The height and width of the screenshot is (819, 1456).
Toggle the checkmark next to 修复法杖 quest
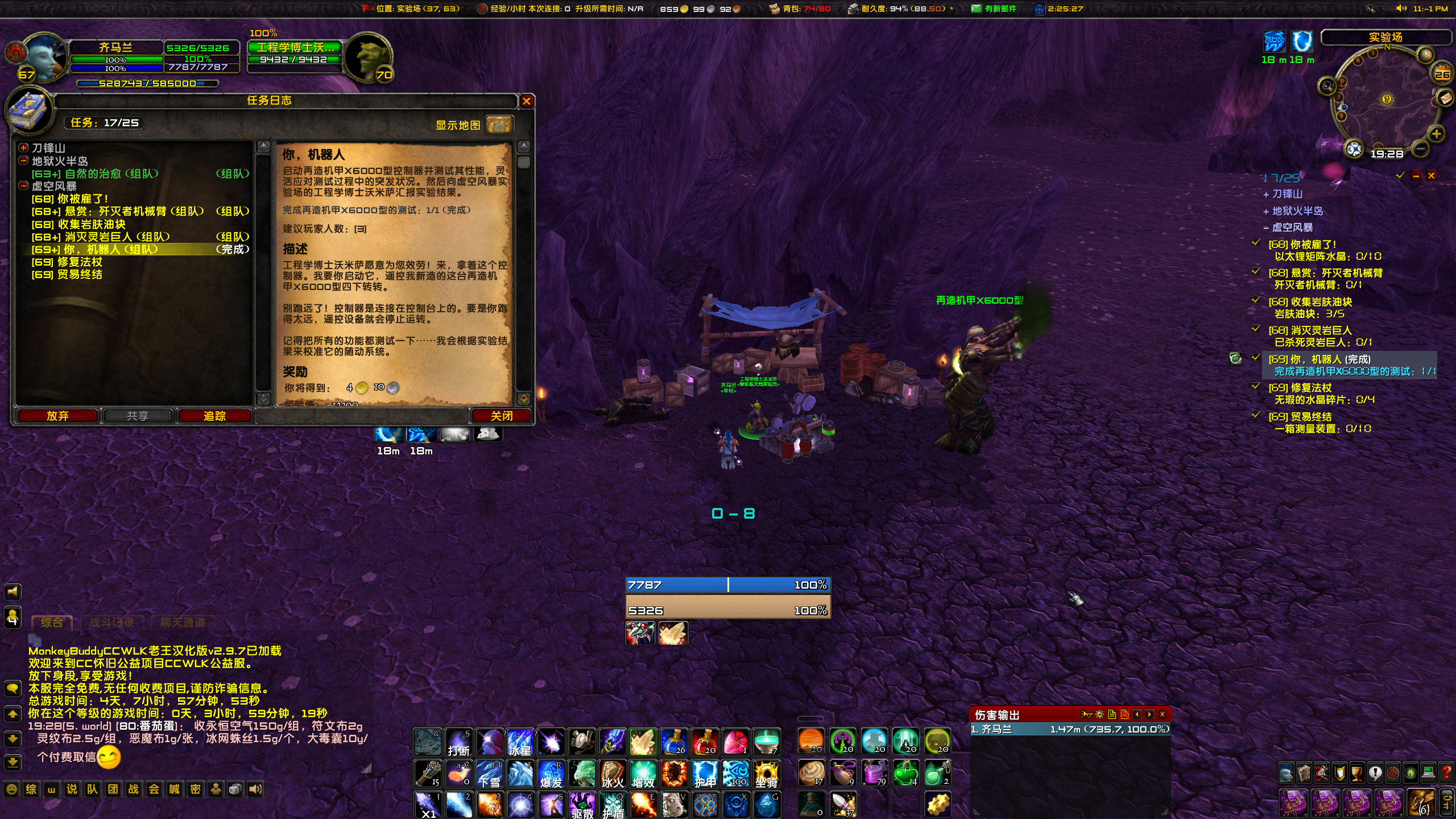(x=1257, y=387)
